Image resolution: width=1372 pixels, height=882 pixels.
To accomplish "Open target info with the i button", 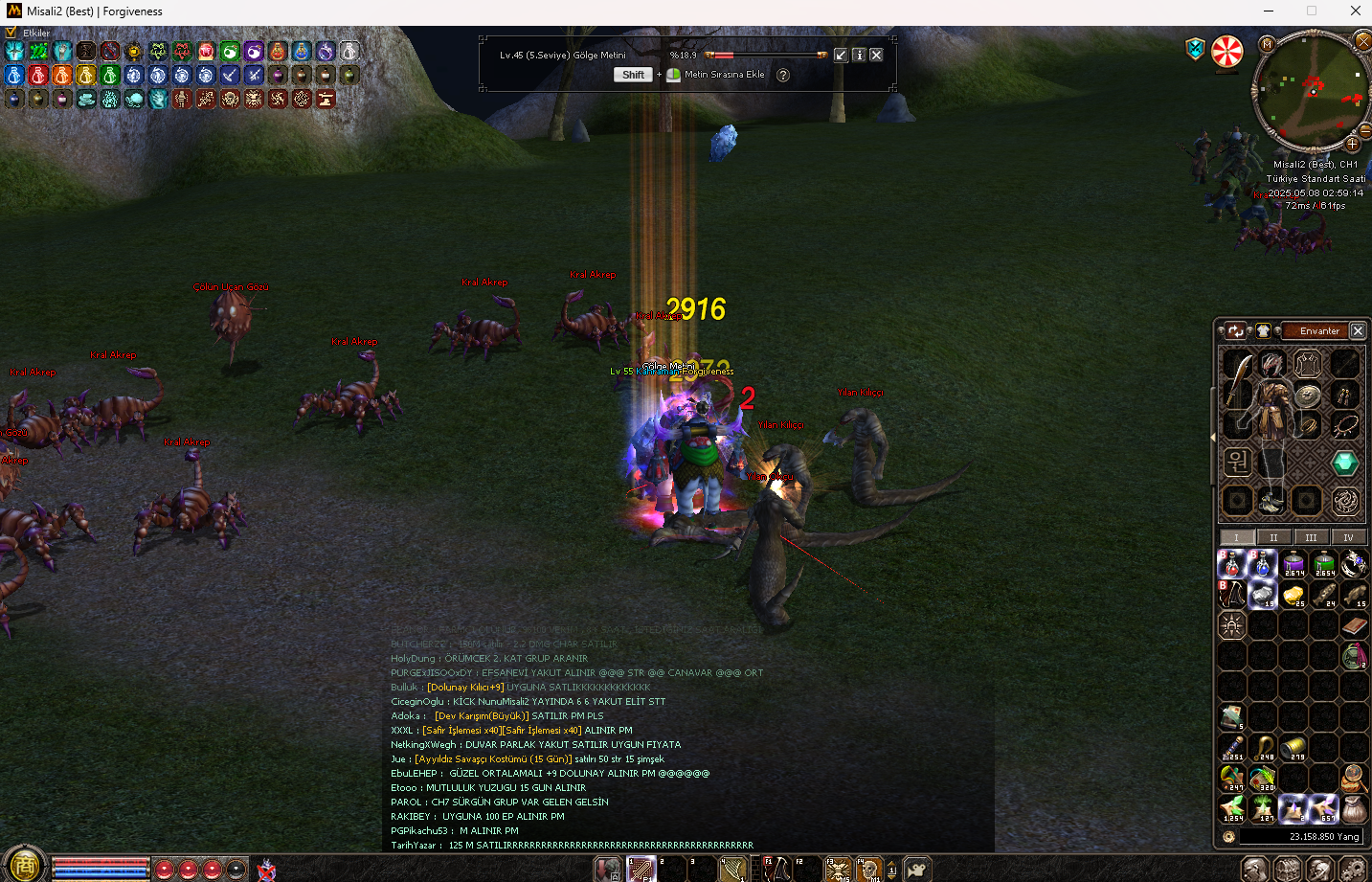I will click(859, 55).
